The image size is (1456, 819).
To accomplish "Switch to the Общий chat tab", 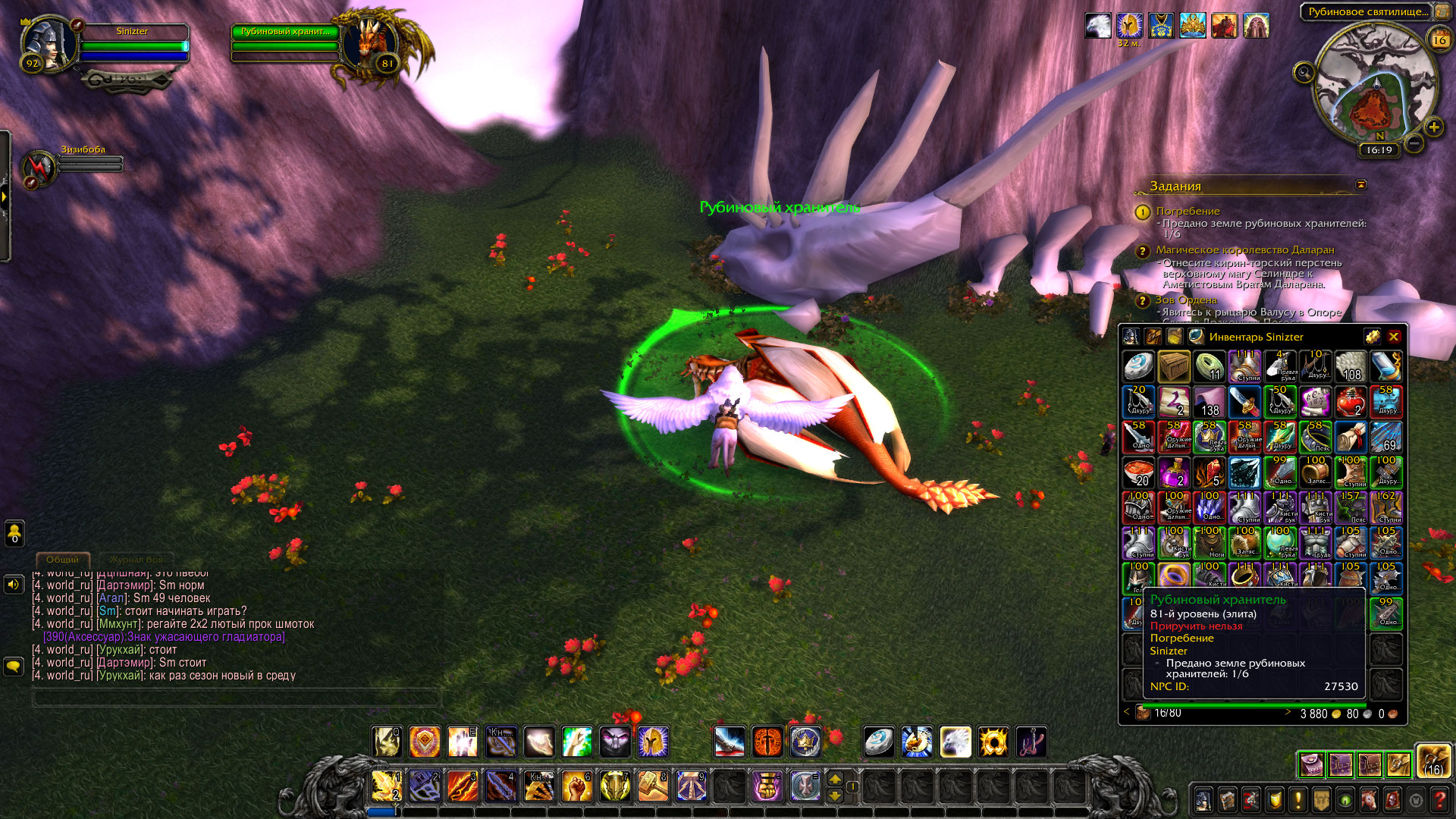I will click(62, 560).
